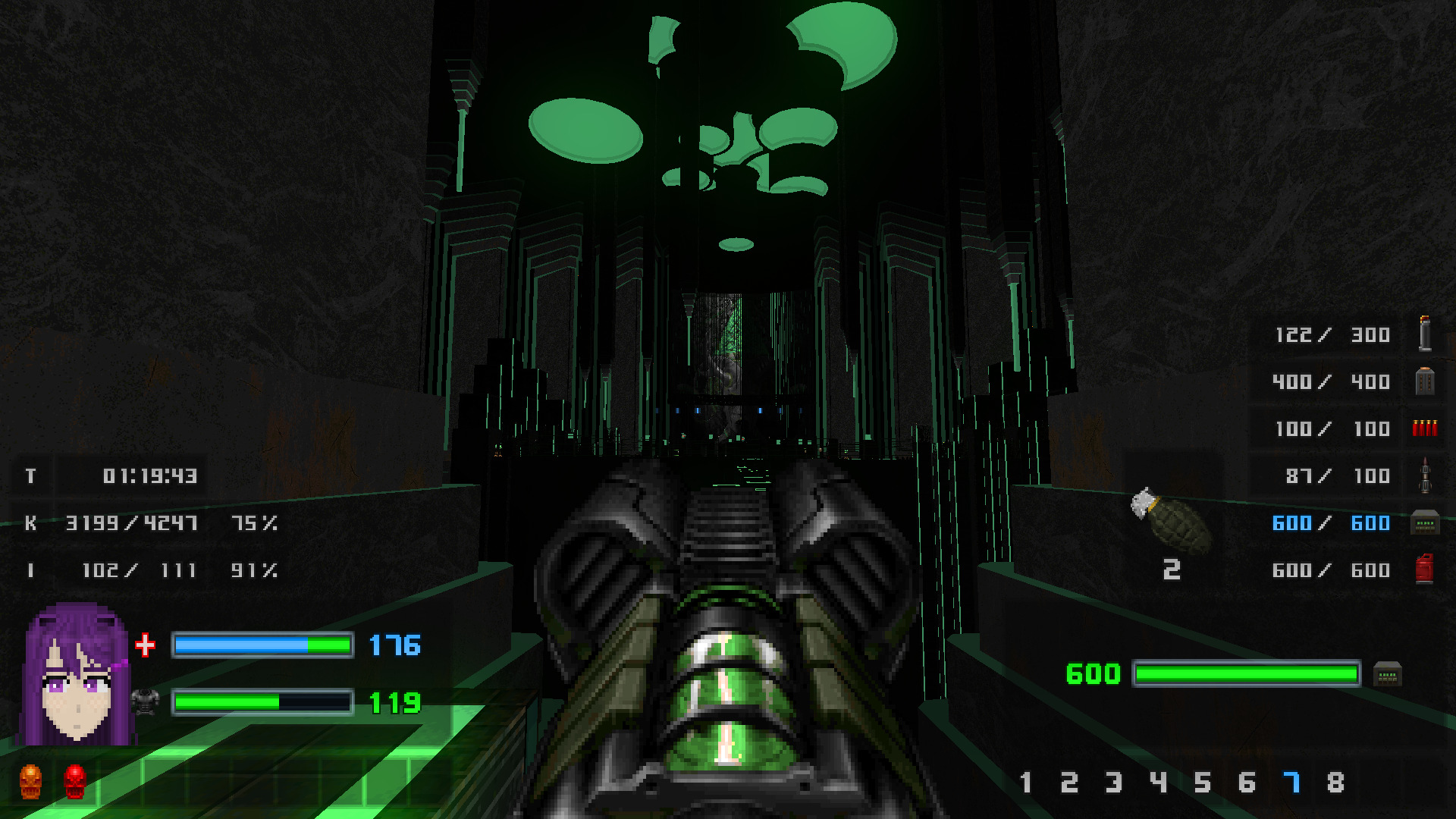Click the orange skull key icon
1456x819 pixels.
pyautogui.click(x=30, y=781)
